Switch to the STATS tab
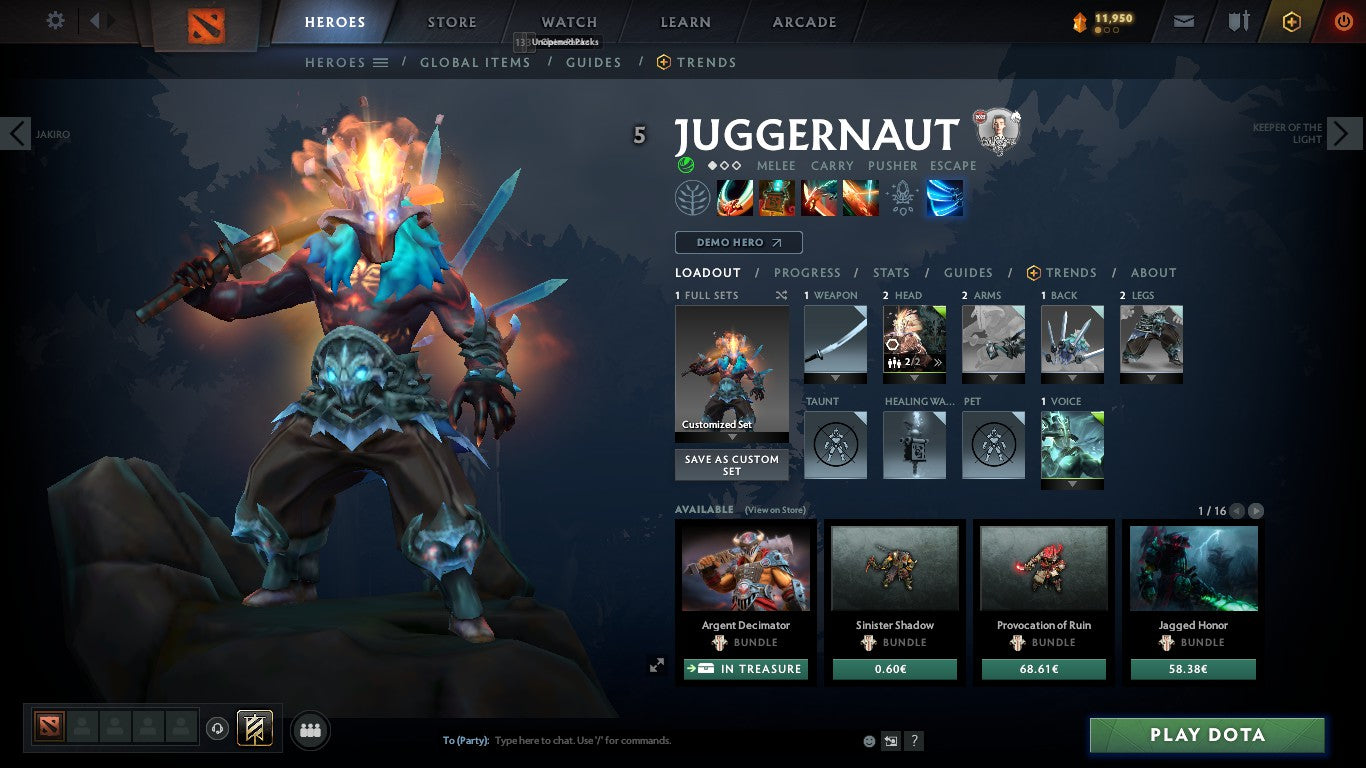This screenshot has height=768, width=1366. tap(890, 272)
